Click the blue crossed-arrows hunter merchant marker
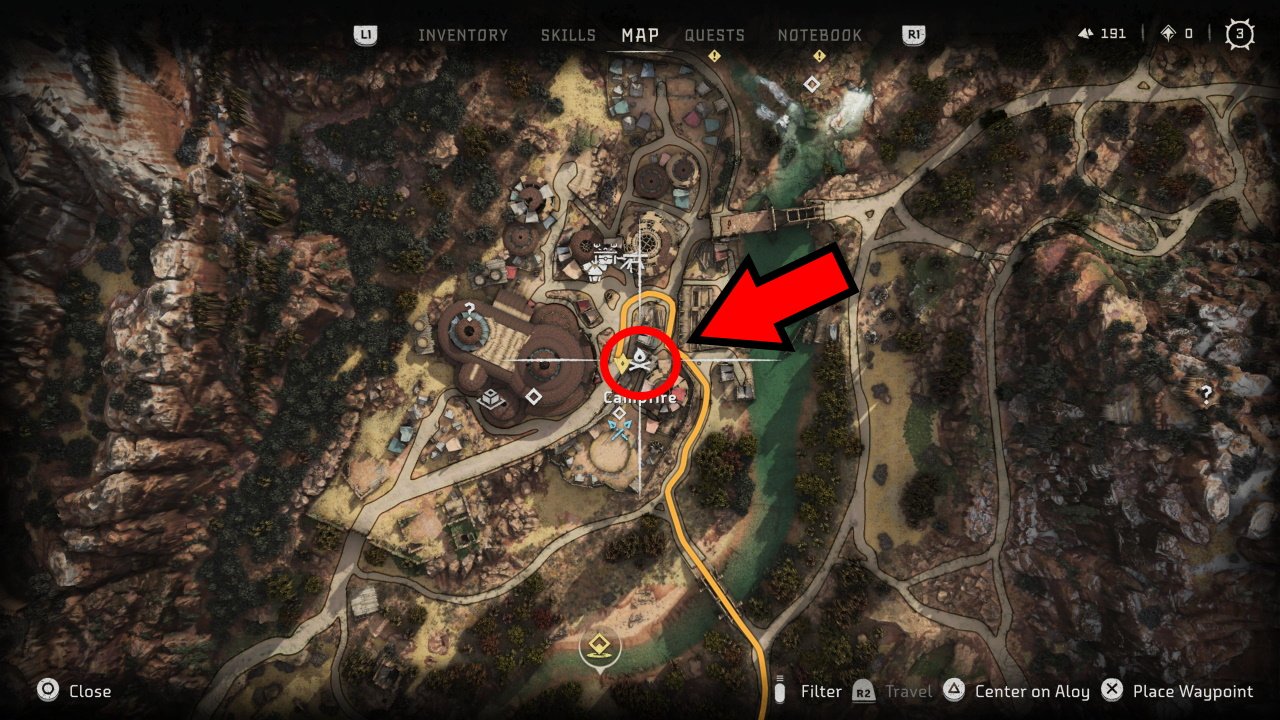 619,431
